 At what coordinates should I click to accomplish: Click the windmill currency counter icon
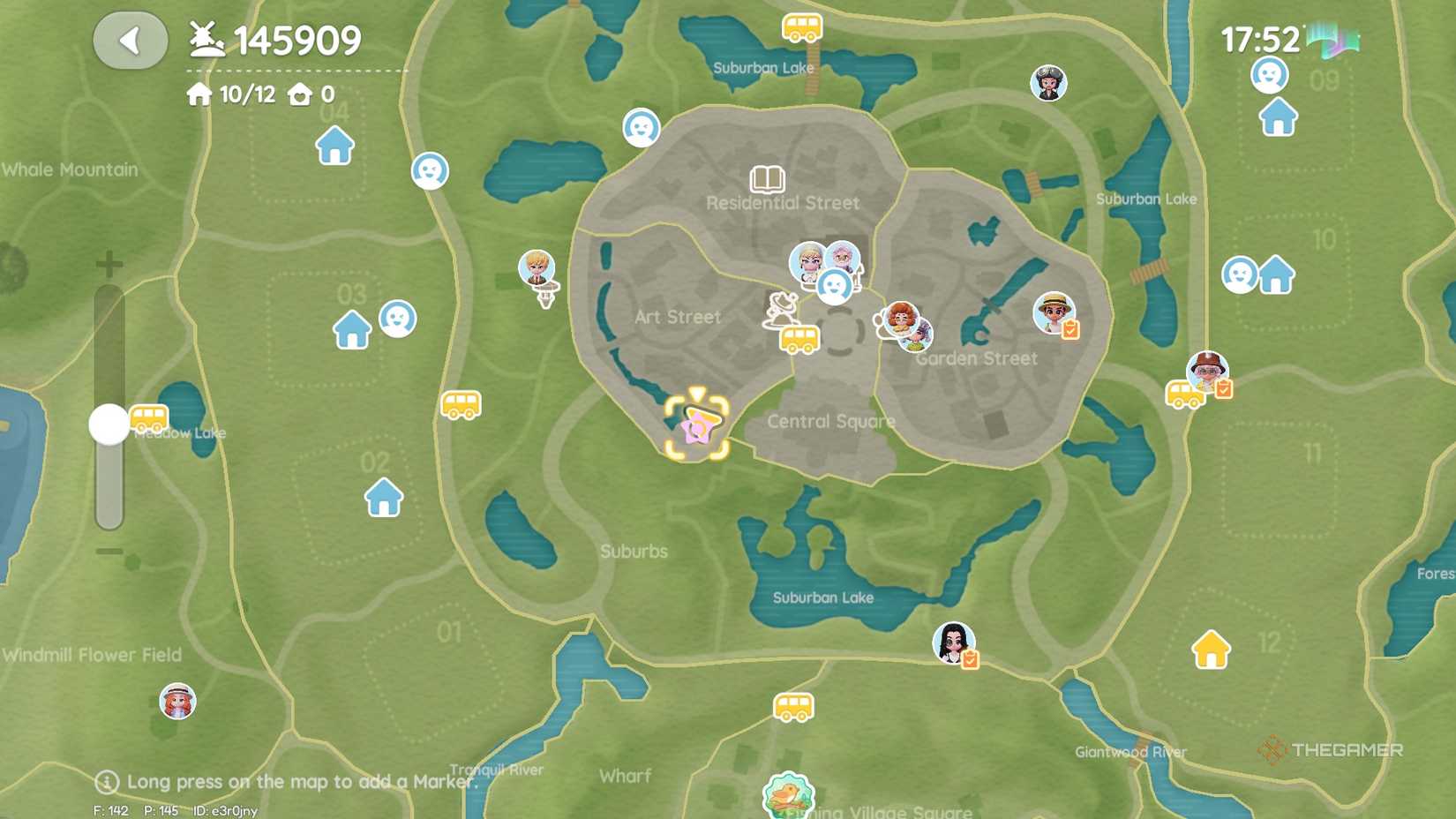205,39
